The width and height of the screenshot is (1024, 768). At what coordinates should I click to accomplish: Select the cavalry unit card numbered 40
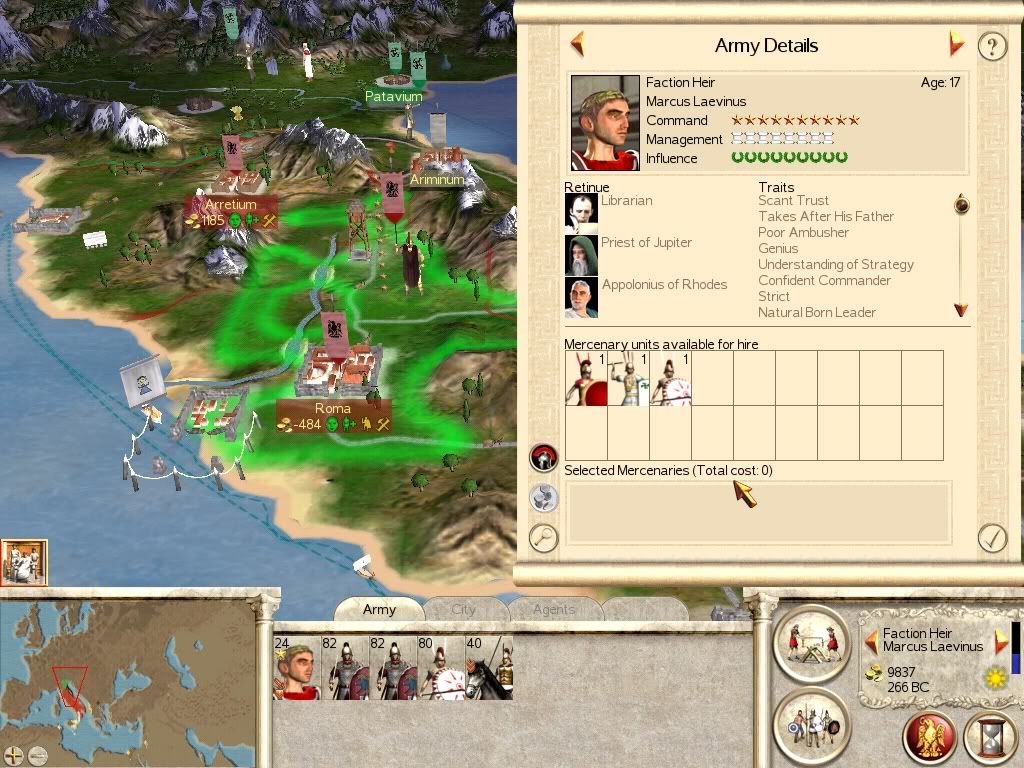(x=489, y=667)
